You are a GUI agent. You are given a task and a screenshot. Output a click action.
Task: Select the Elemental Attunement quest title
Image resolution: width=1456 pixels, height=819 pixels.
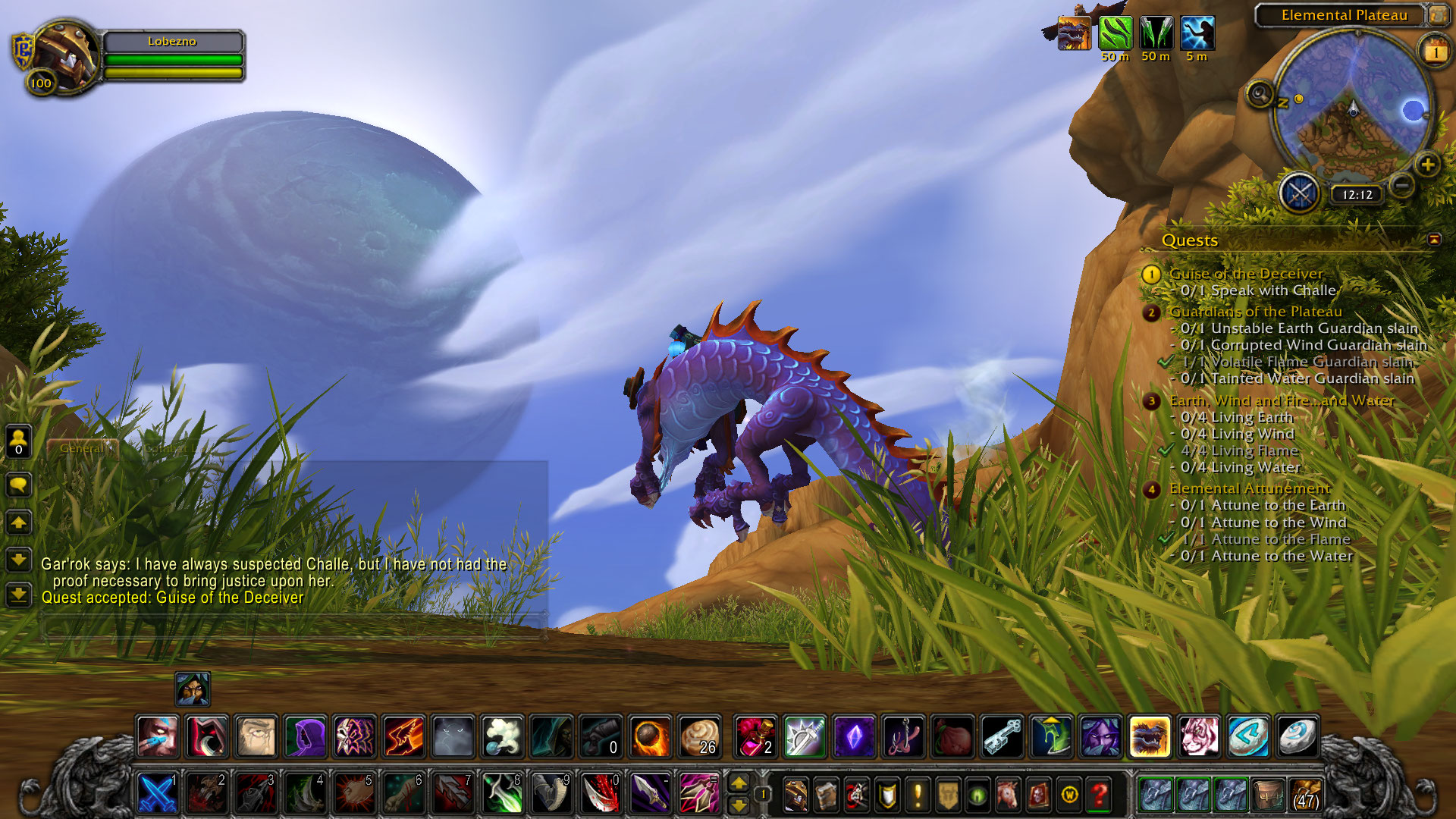click(x=1249, y=488)
